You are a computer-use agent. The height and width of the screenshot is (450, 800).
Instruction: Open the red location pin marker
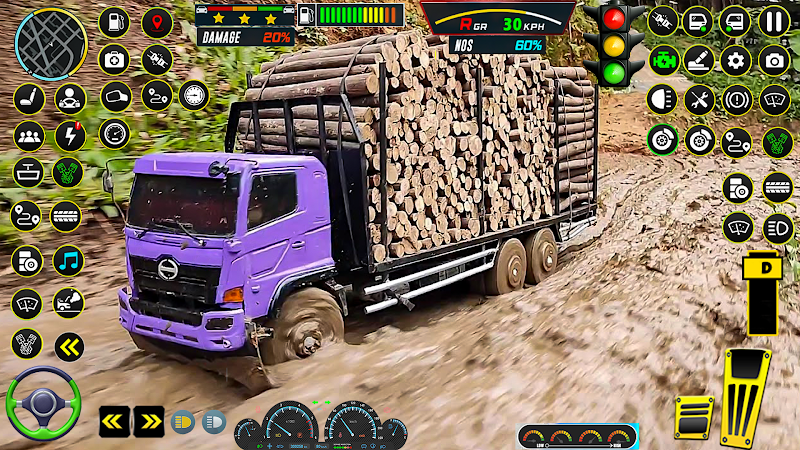(157, 22)
